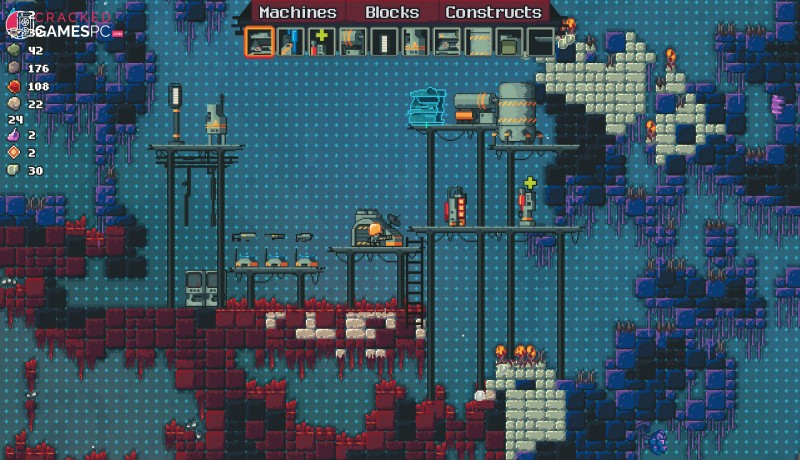
Task: Pick the white pillar machine slot
Action: [385, 42]
